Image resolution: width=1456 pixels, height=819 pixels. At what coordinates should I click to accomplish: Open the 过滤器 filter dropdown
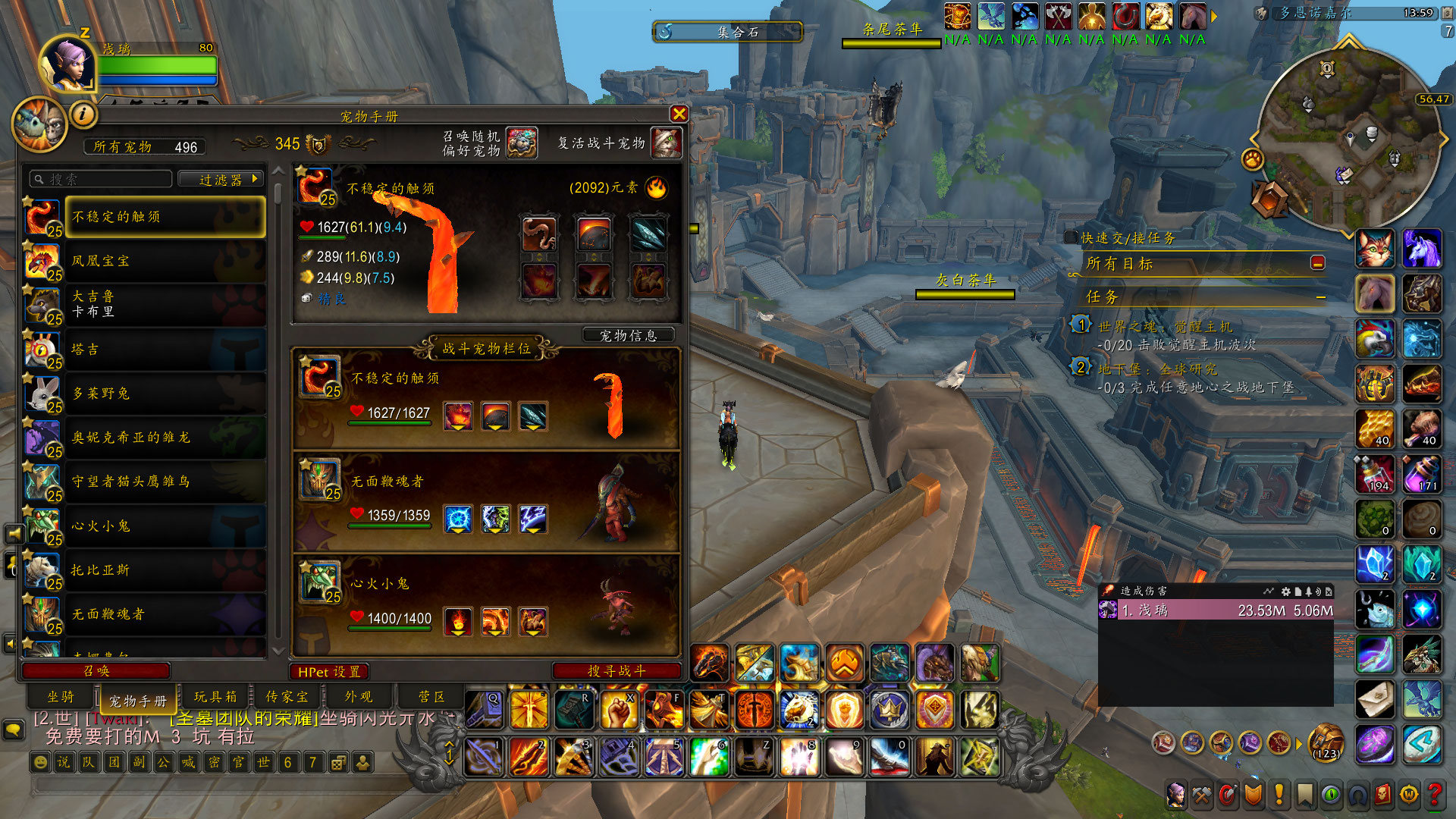221,180
